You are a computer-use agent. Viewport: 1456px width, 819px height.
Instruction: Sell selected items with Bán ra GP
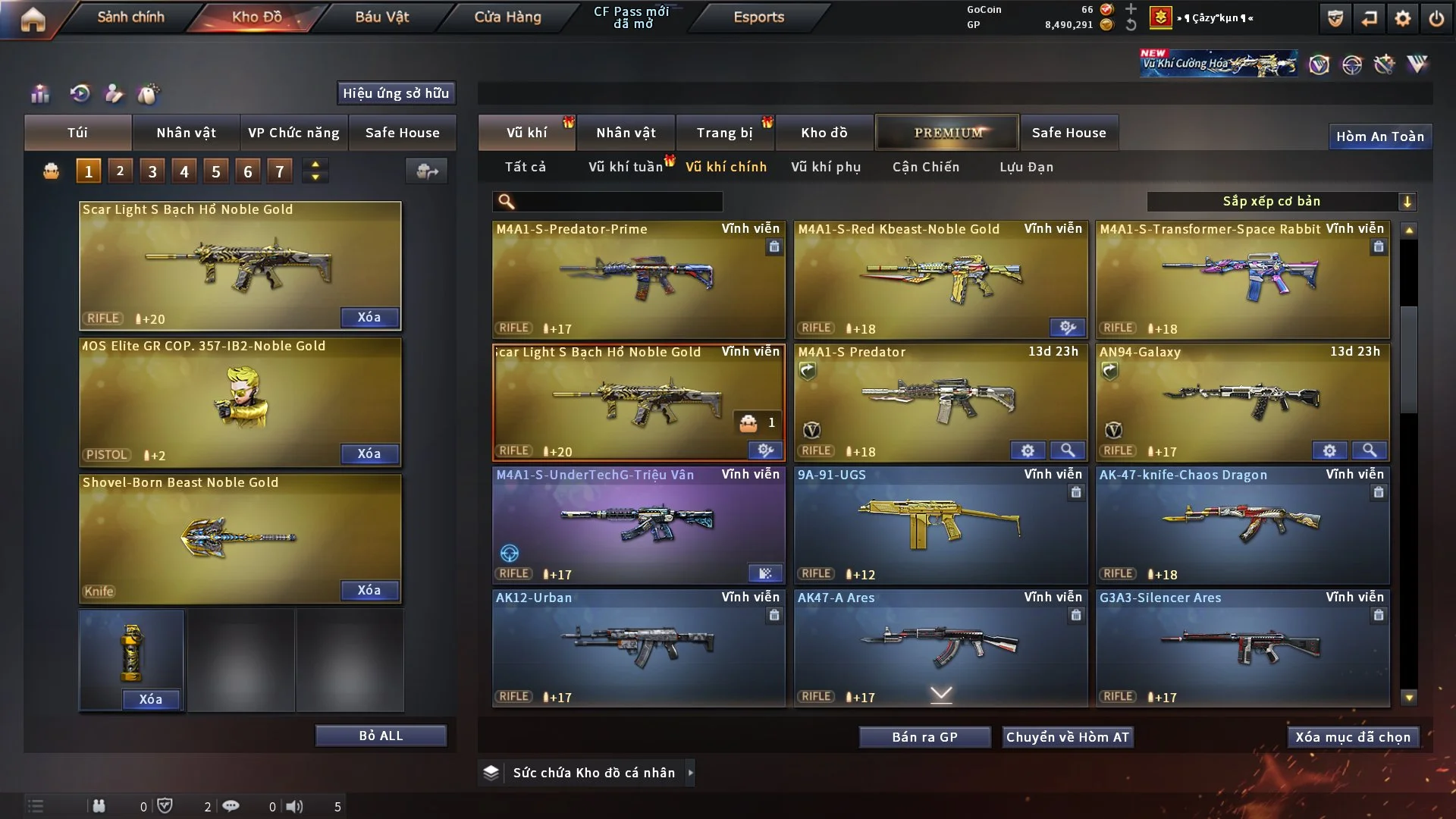pyautogui.click(x=924, y=737)
